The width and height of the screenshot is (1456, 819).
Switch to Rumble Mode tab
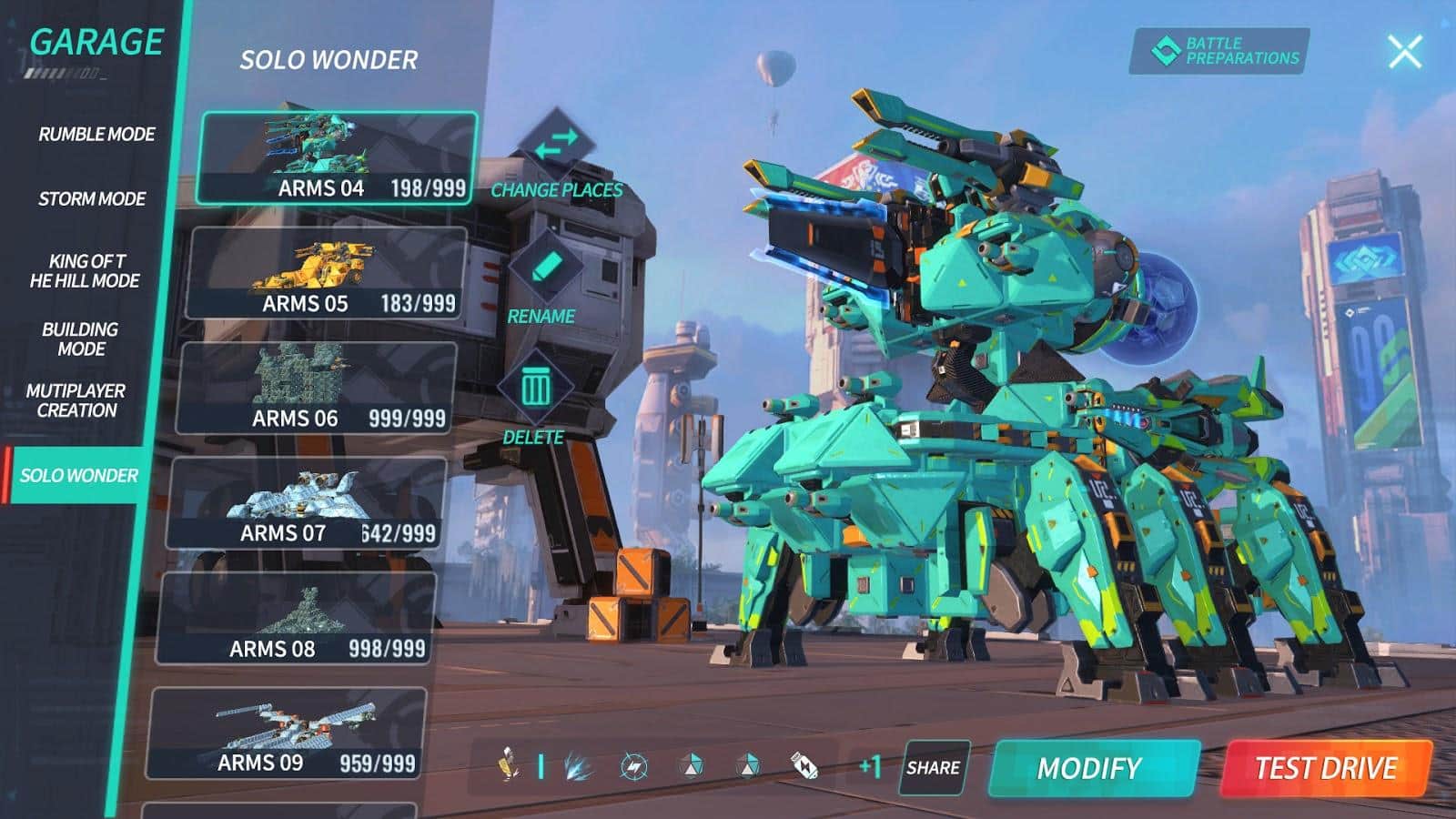pyautogui.click(x=96, y=135)
